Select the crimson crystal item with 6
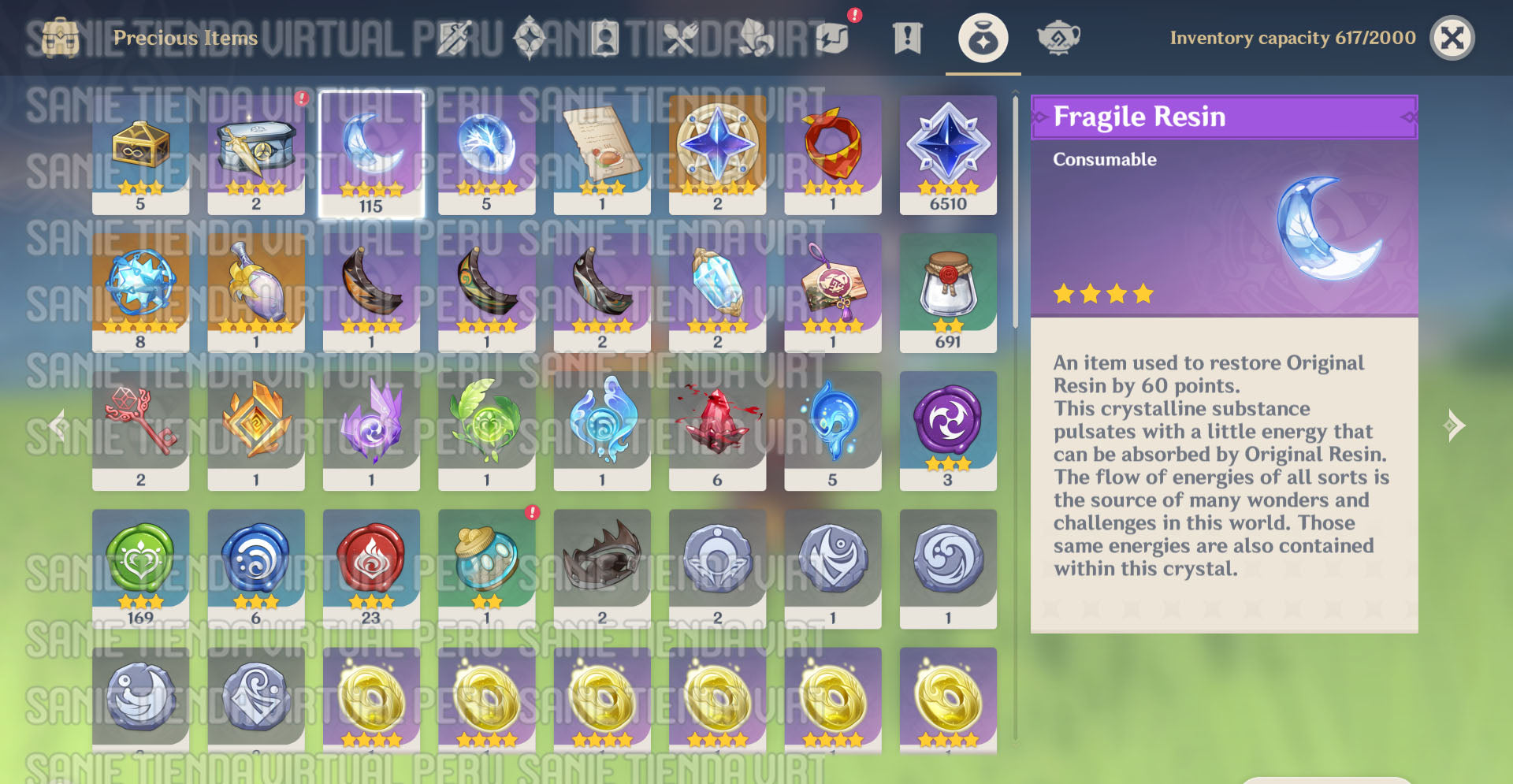1513x784 pixels. point(717,430)
